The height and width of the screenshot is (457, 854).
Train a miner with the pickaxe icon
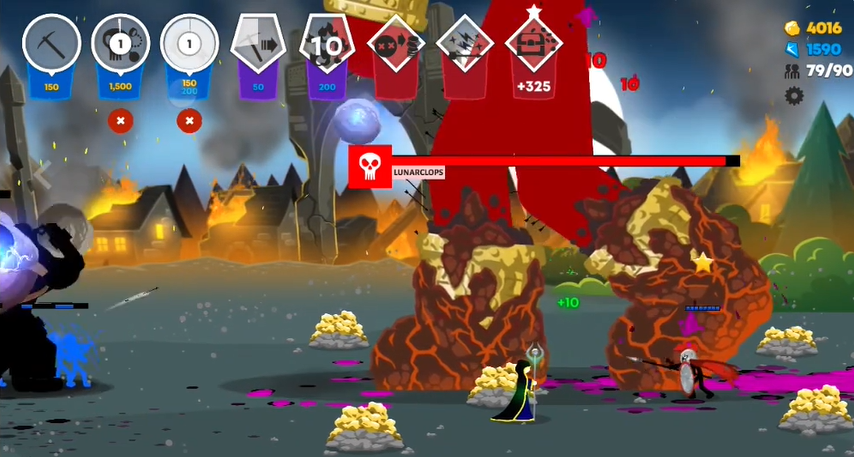pyautogui.click(x=52, y=48)
